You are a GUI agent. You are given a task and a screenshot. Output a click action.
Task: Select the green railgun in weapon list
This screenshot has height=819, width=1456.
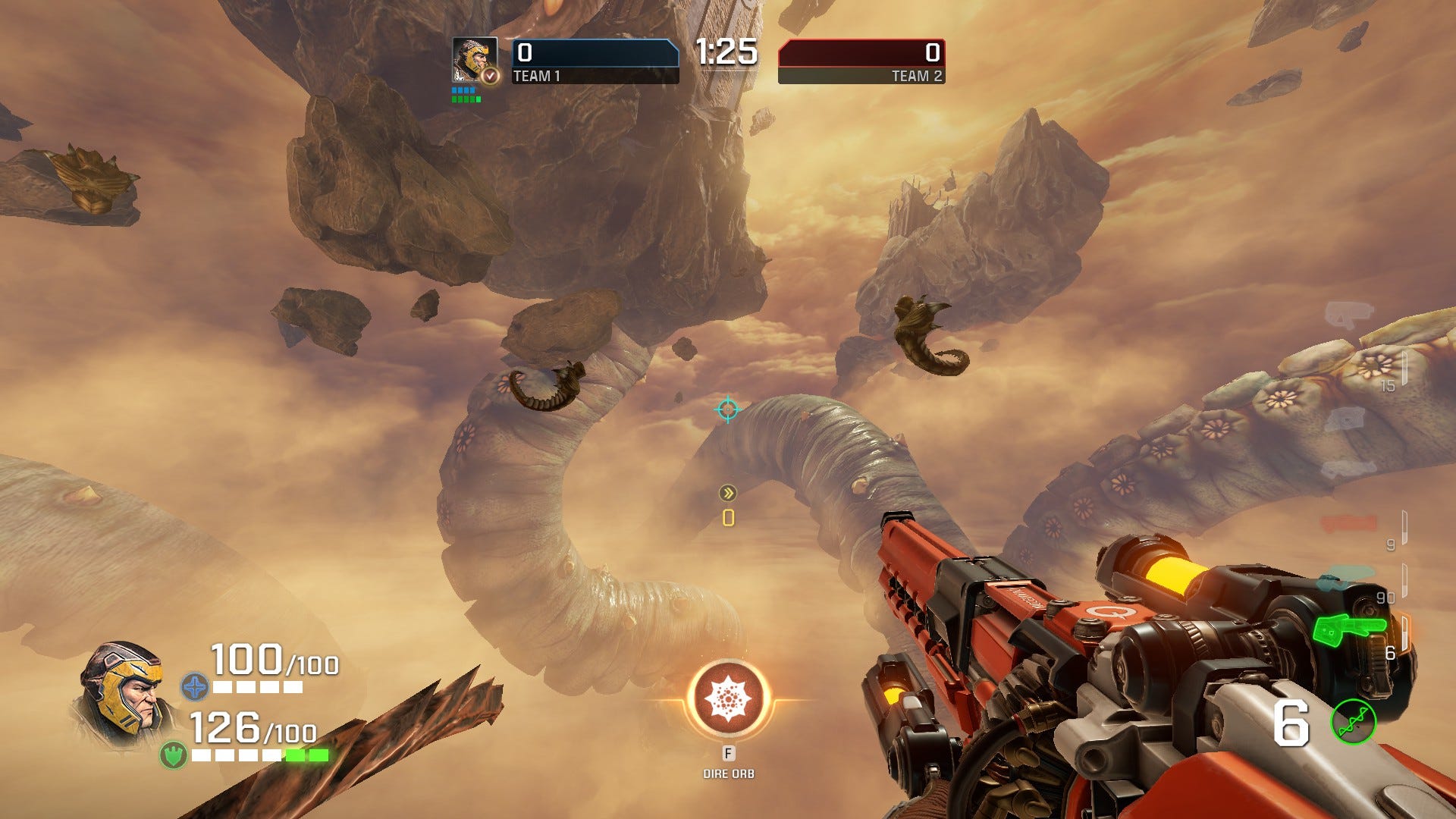pos(1350,629)
